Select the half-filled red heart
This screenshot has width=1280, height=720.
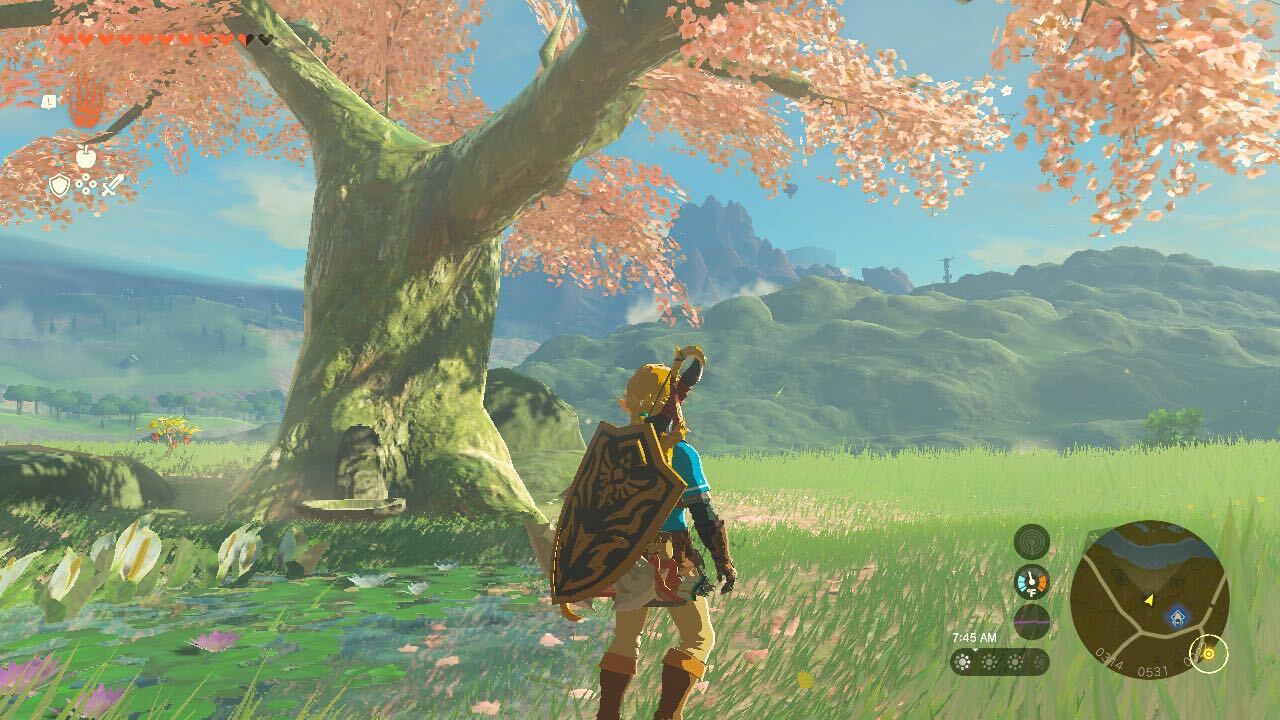pyautogui.click(x=244, y=38)
